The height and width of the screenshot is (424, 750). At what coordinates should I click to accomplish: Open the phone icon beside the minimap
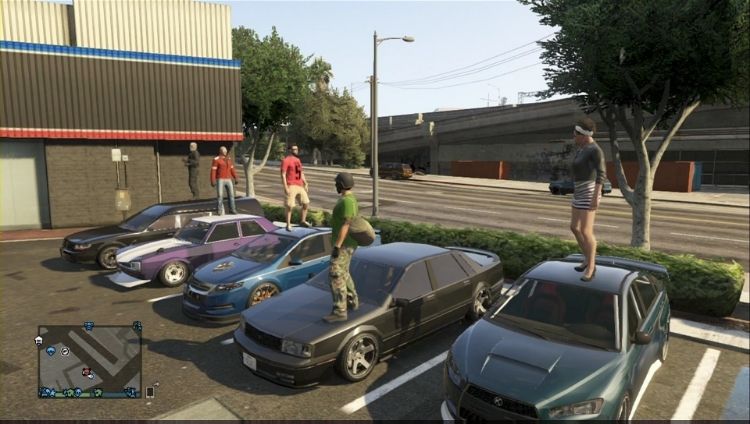tap(150, 393)
